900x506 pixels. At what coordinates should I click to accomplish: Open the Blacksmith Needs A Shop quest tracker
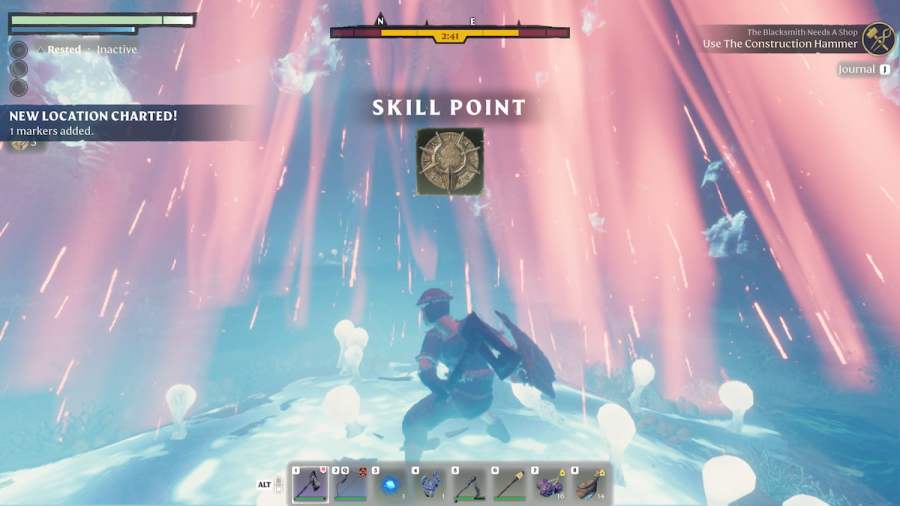[x=778, y=39]
